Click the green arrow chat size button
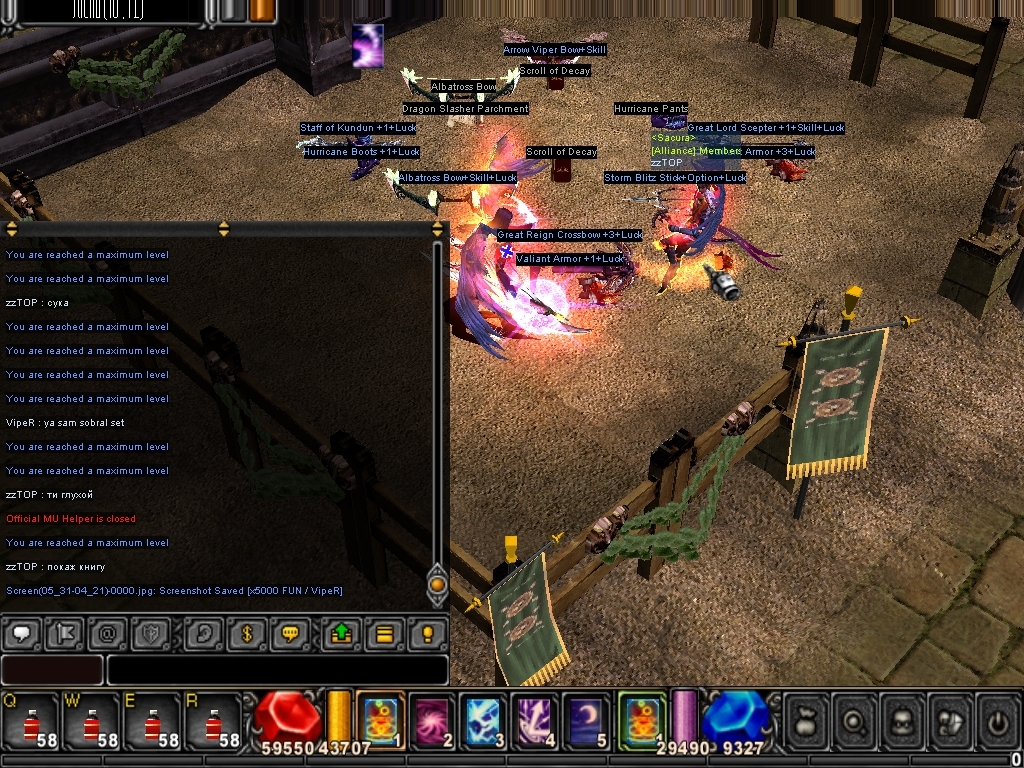 [341, 633]
